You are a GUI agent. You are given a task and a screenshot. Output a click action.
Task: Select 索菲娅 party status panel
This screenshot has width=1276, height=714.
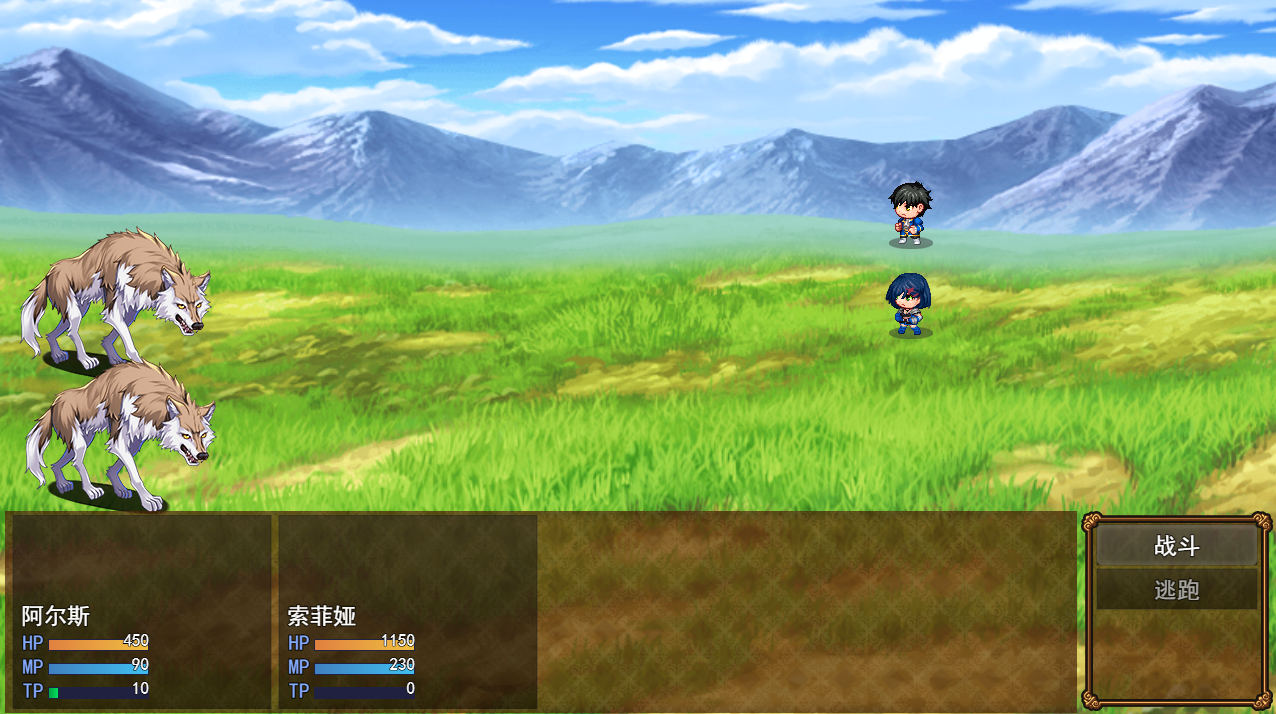point(407,612)
